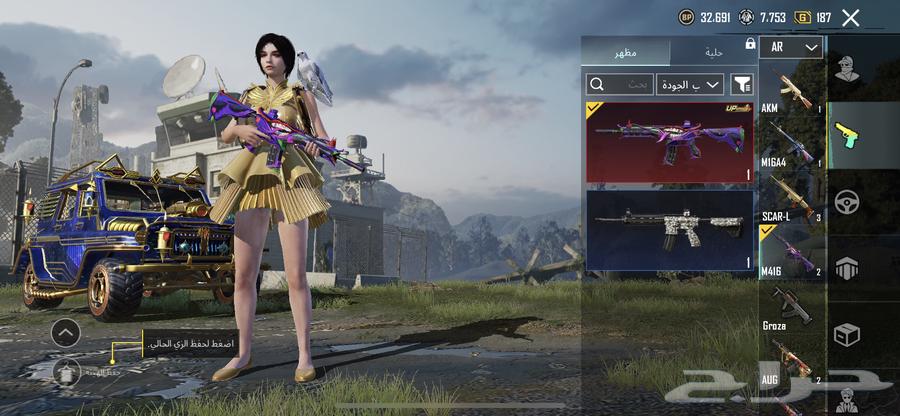Open the AR weapon type dropdown
The image size is (900, 416).
point(791,47)
